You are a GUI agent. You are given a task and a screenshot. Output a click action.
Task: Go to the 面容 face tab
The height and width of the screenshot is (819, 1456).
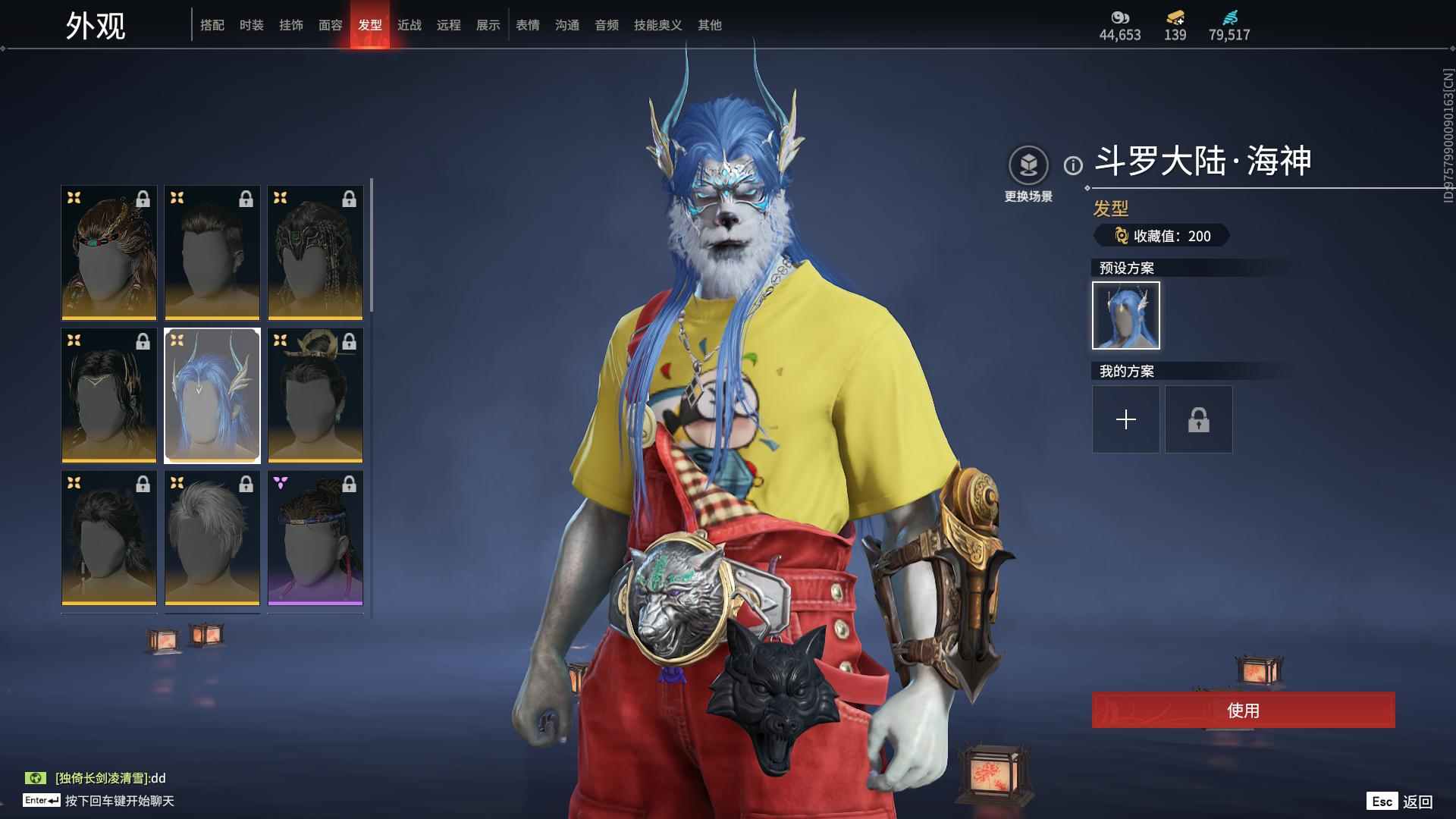click(x=331, y=25)
